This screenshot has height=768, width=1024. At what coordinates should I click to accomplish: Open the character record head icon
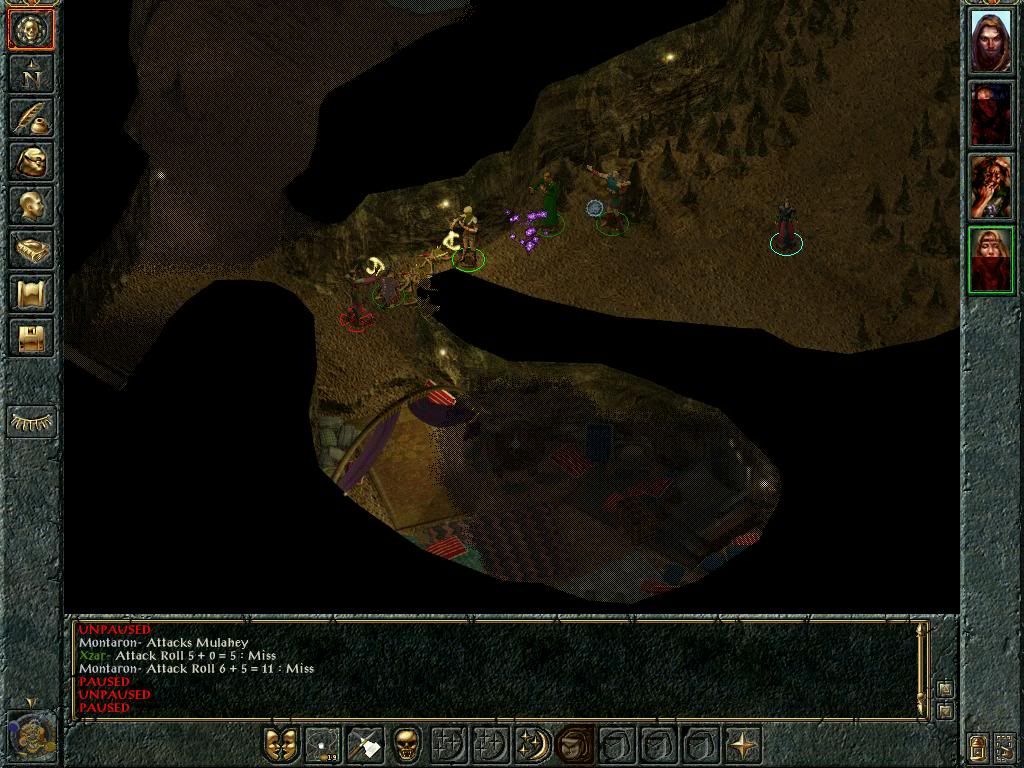pyautogui.click(x=31, y=205)
